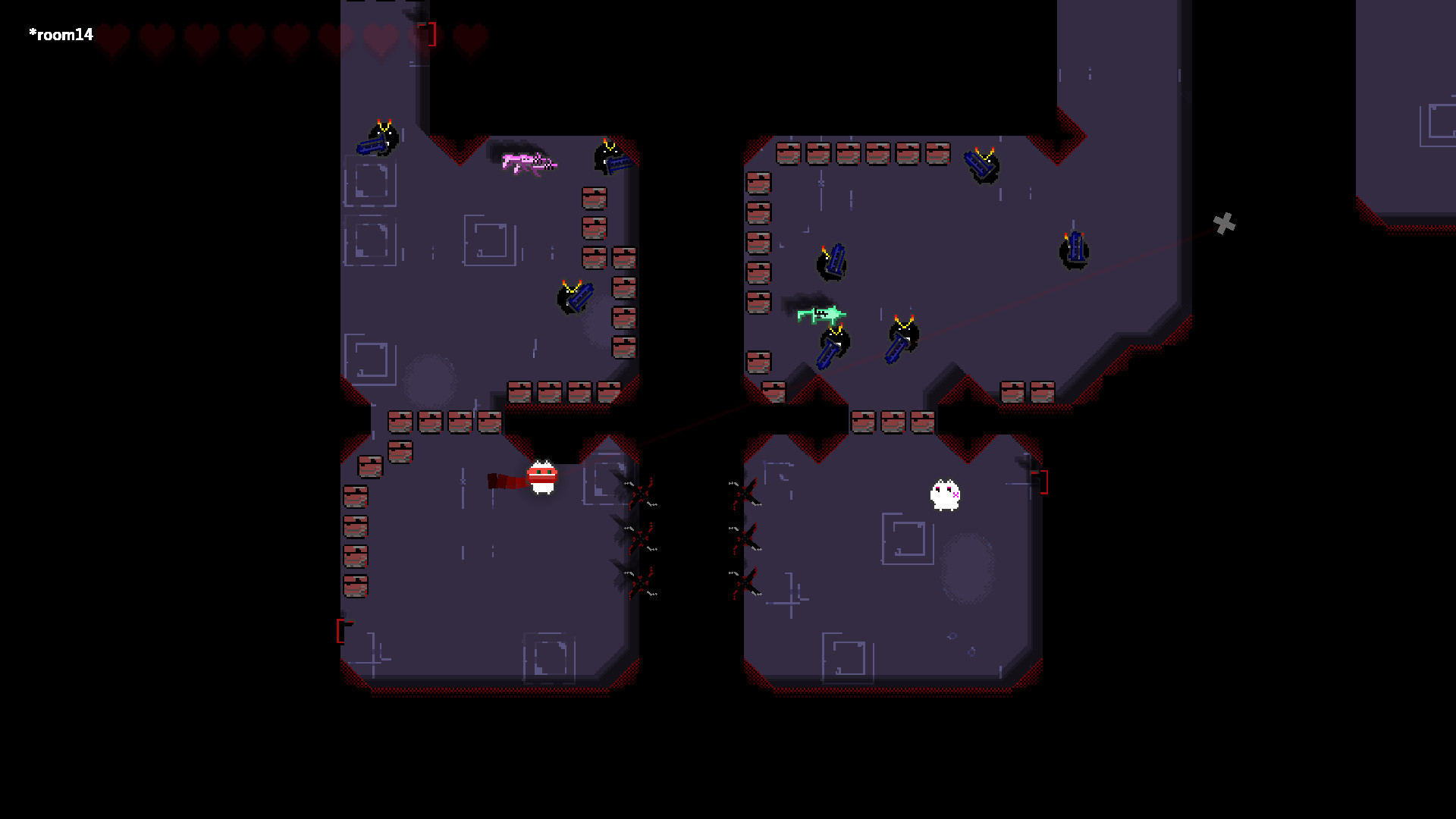Viewport: 1456px width, 819px height.
Task: Click the first heart in the health bar
Action: (x=112, y=36)
